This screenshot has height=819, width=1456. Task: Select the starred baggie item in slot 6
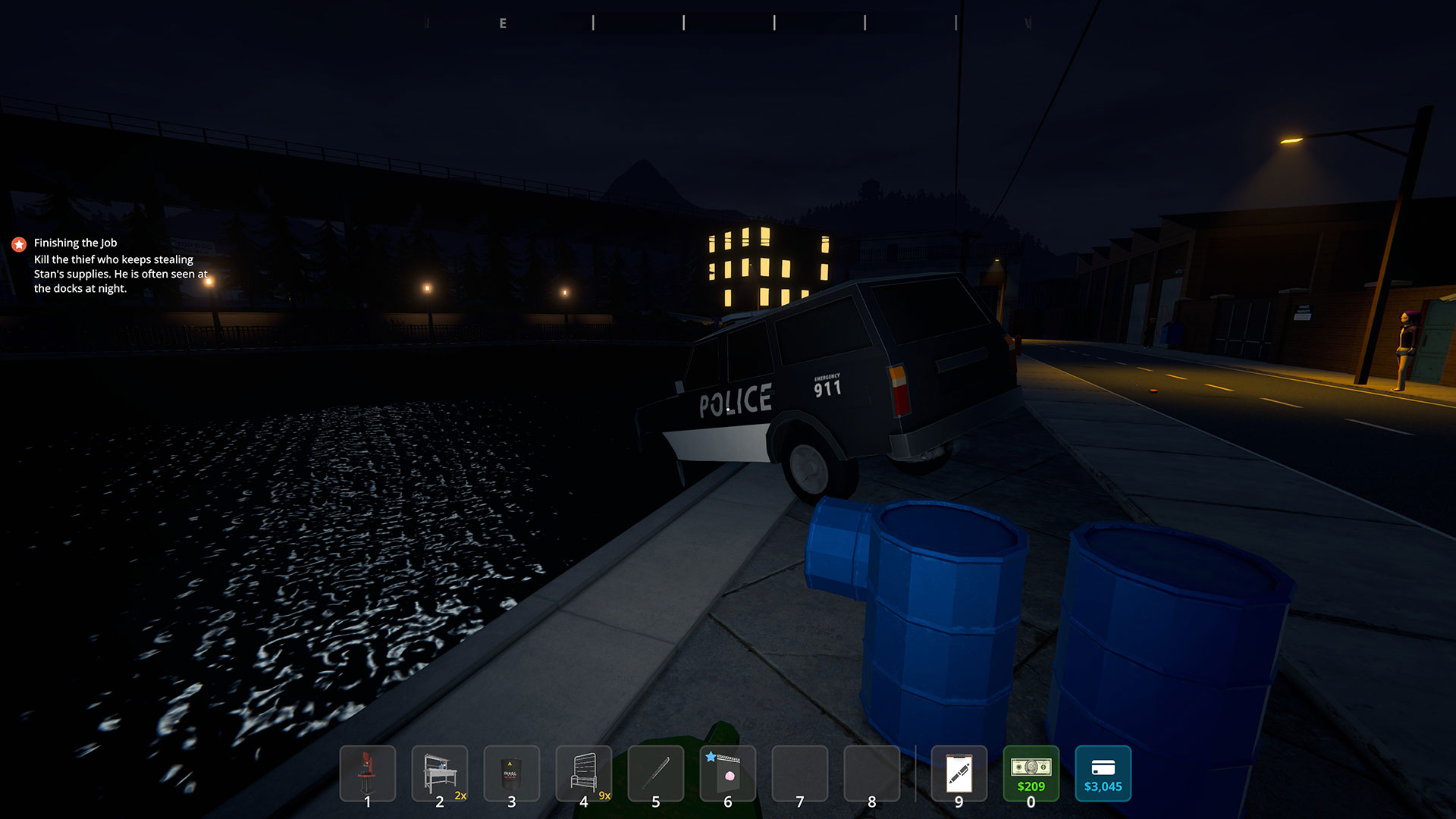[x=727, y=773]
